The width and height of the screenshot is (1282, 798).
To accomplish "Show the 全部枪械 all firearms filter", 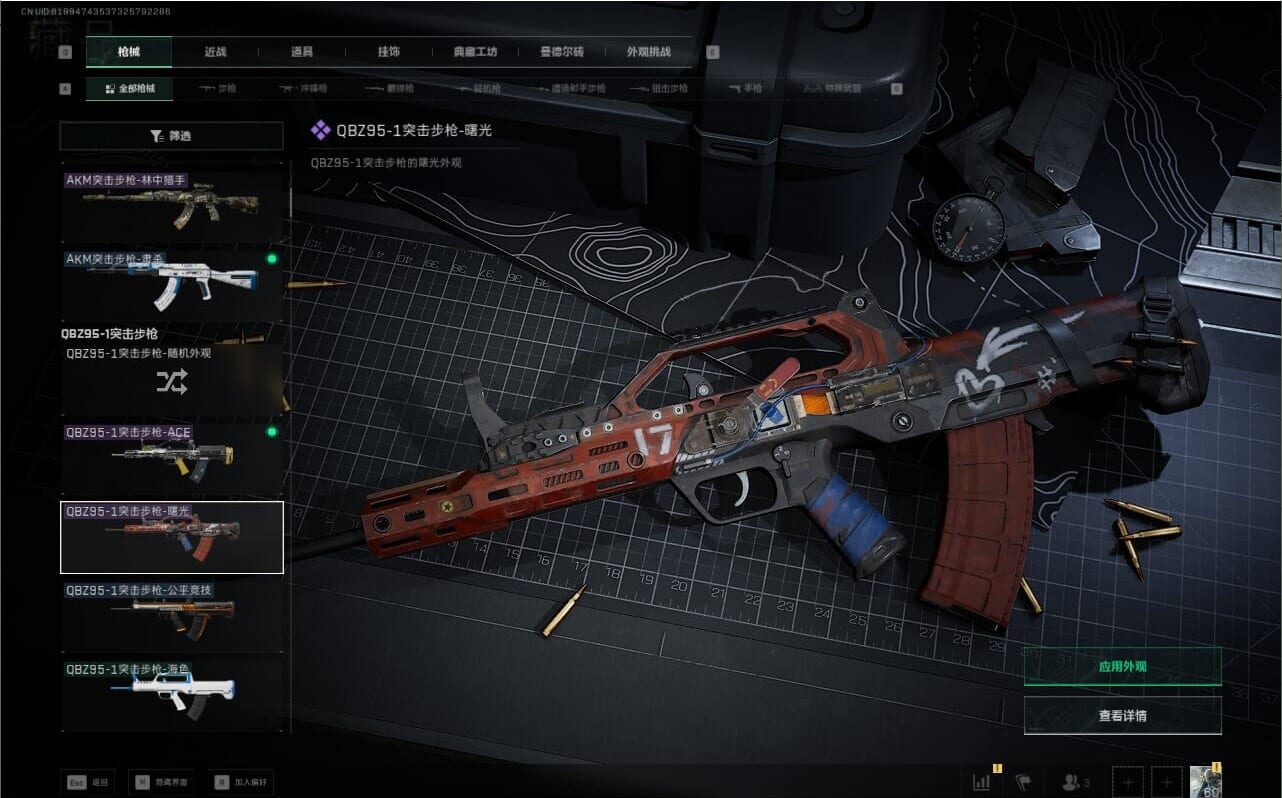I will pos(129,89).
